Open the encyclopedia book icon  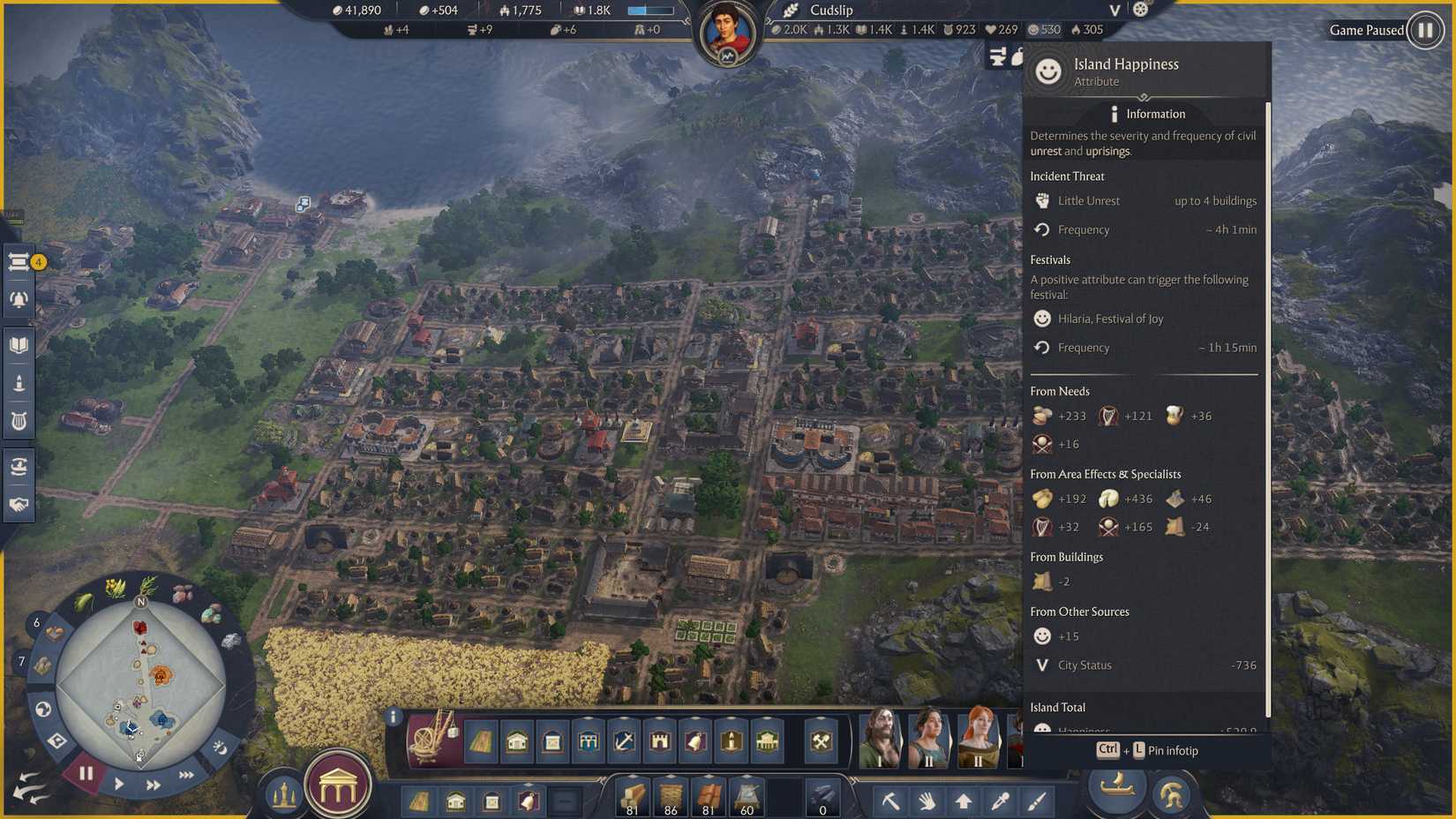[x=19, y=344]
